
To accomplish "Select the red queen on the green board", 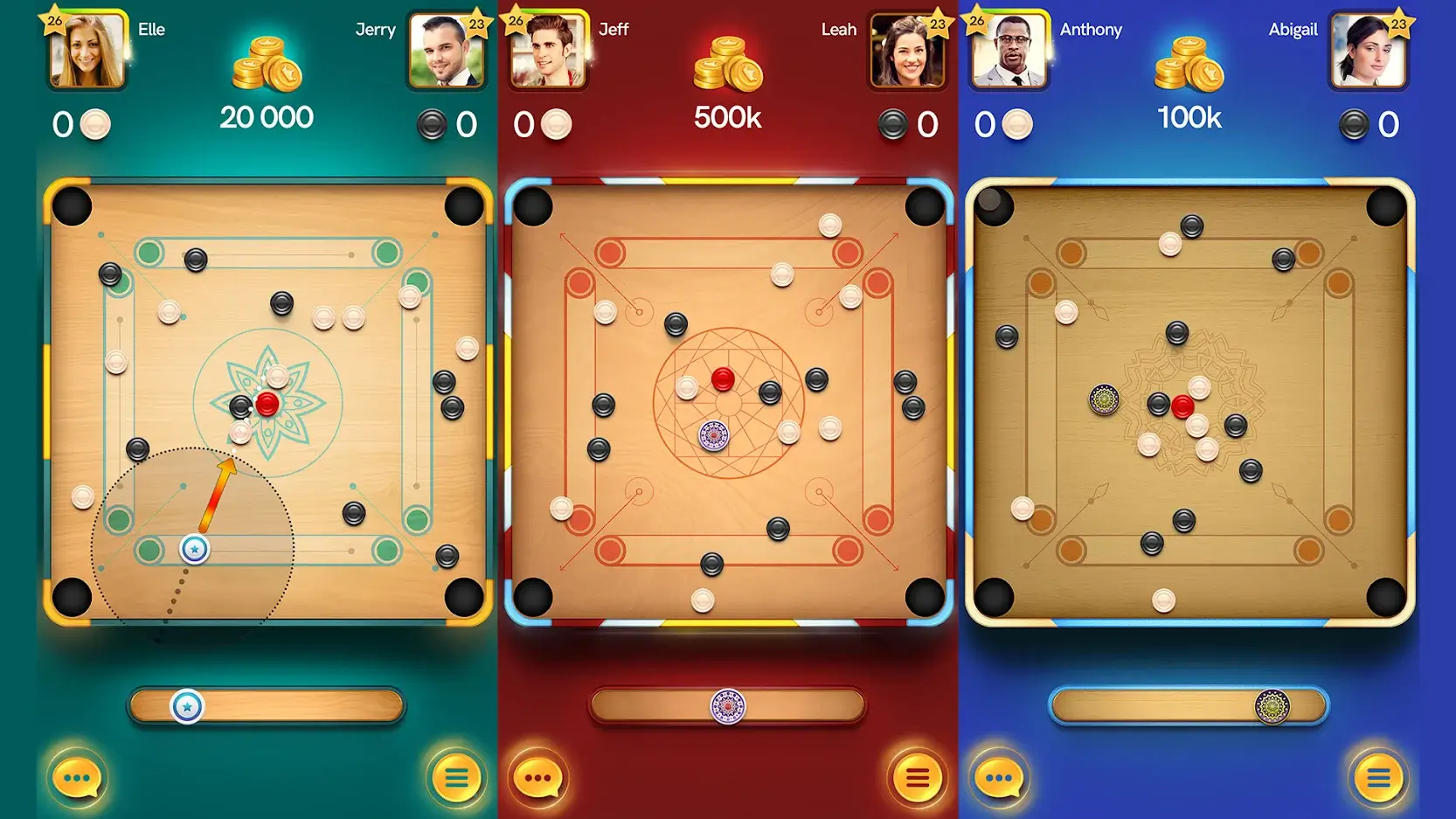I will coord(267,403).
